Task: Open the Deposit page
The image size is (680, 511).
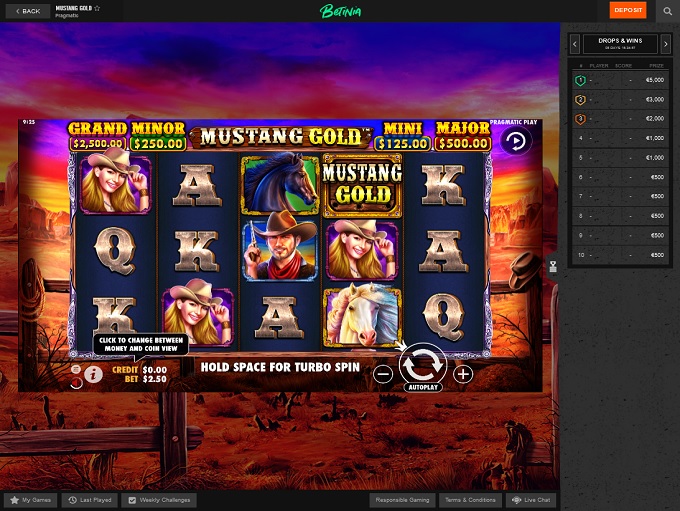Action: point(628,11)
